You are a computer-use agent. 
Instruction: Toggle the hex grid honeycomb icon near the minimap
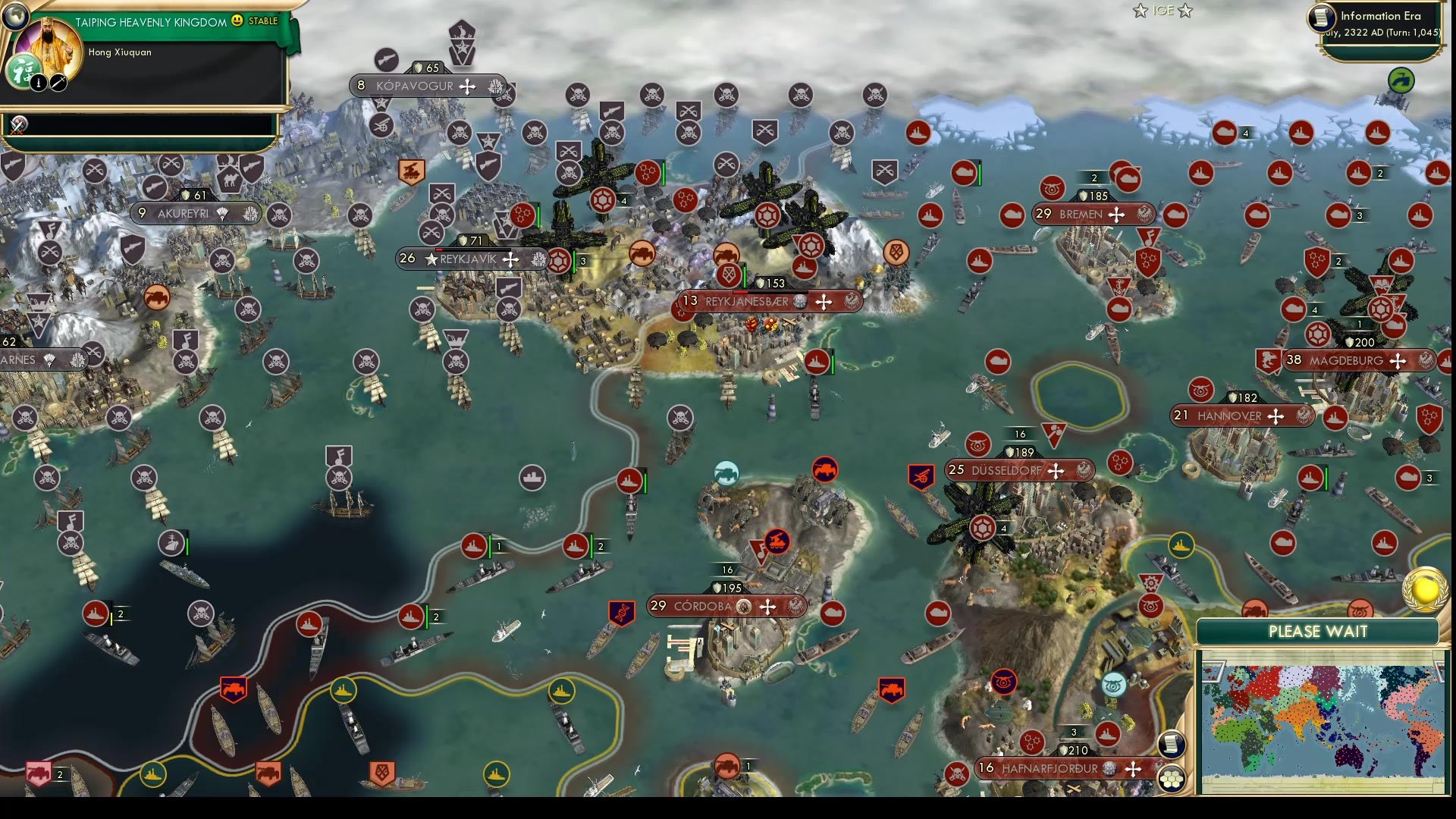[x=1172, y=777]
